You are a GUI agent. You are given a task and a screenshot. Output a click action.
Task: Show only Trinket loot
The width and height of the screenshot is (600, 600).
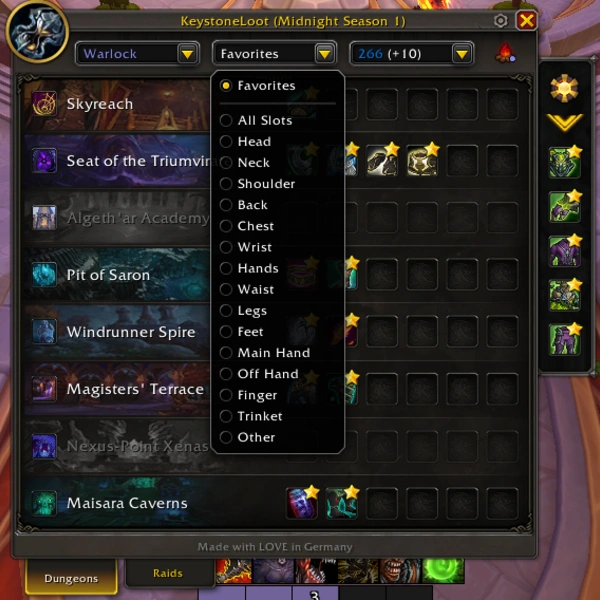[259, 416]
